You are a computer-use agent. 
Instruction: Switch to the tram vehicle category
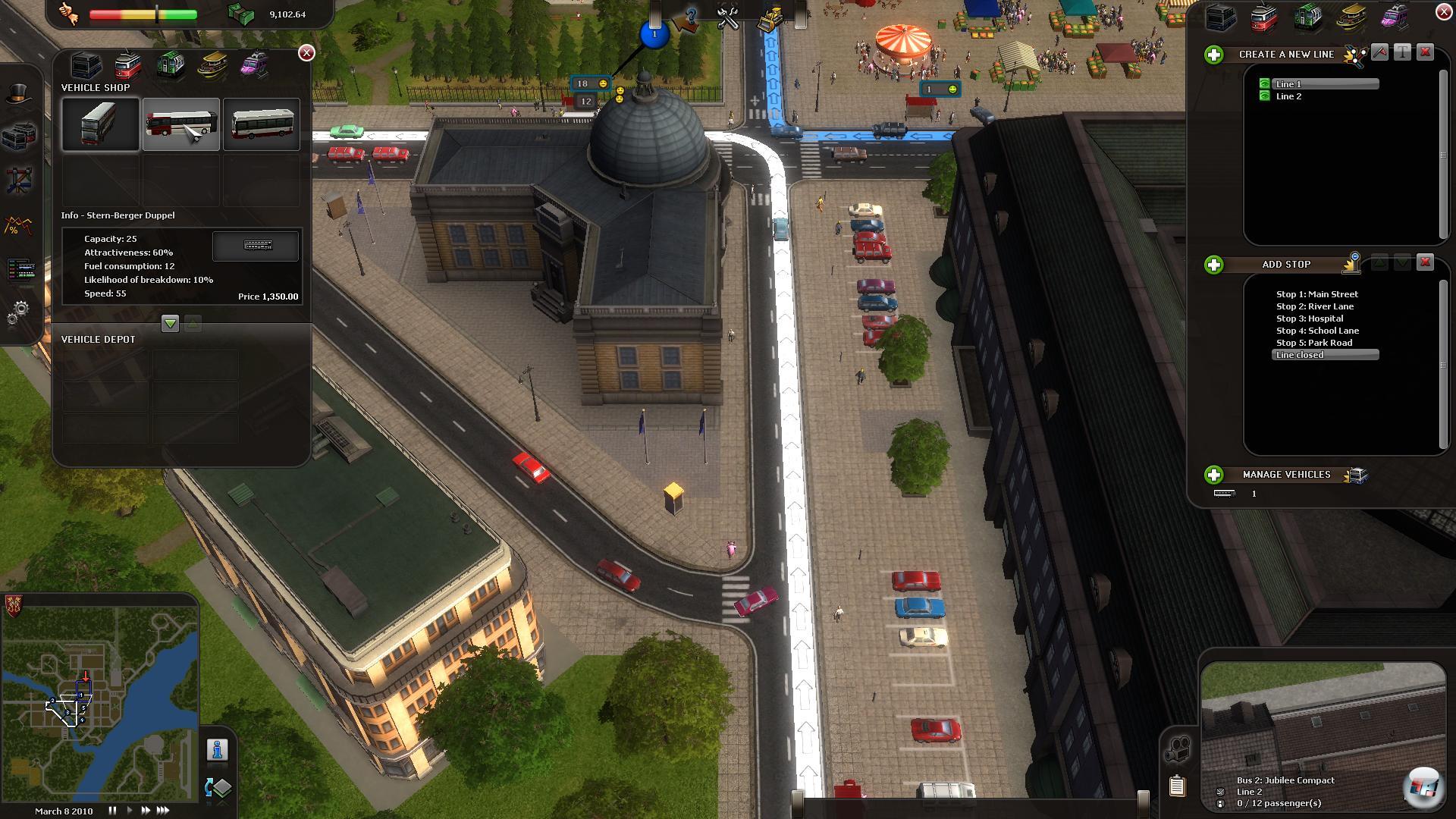pos(128,65)
